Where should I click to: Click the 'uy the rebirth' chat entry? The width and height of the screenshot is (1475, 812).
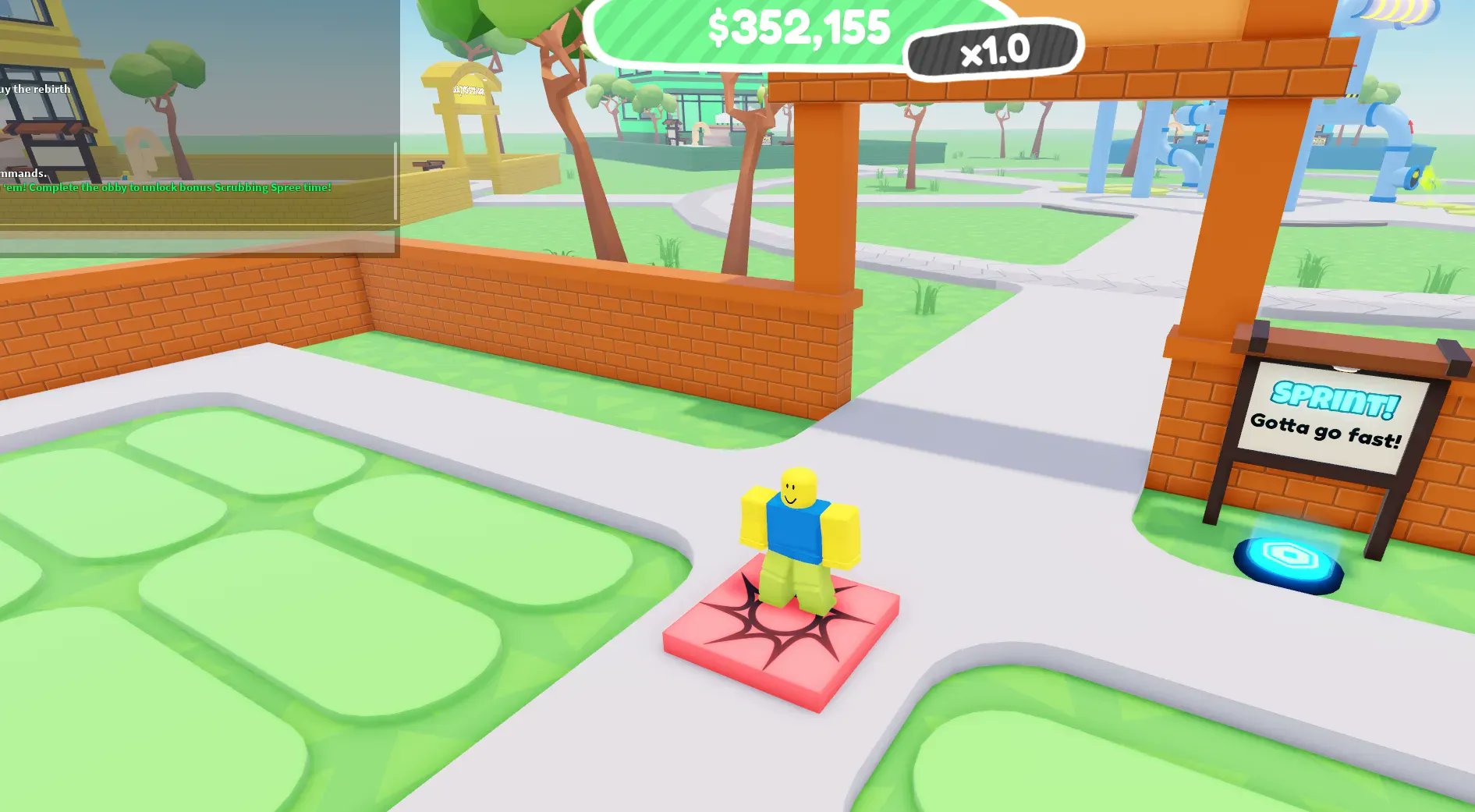coord(35,89)
